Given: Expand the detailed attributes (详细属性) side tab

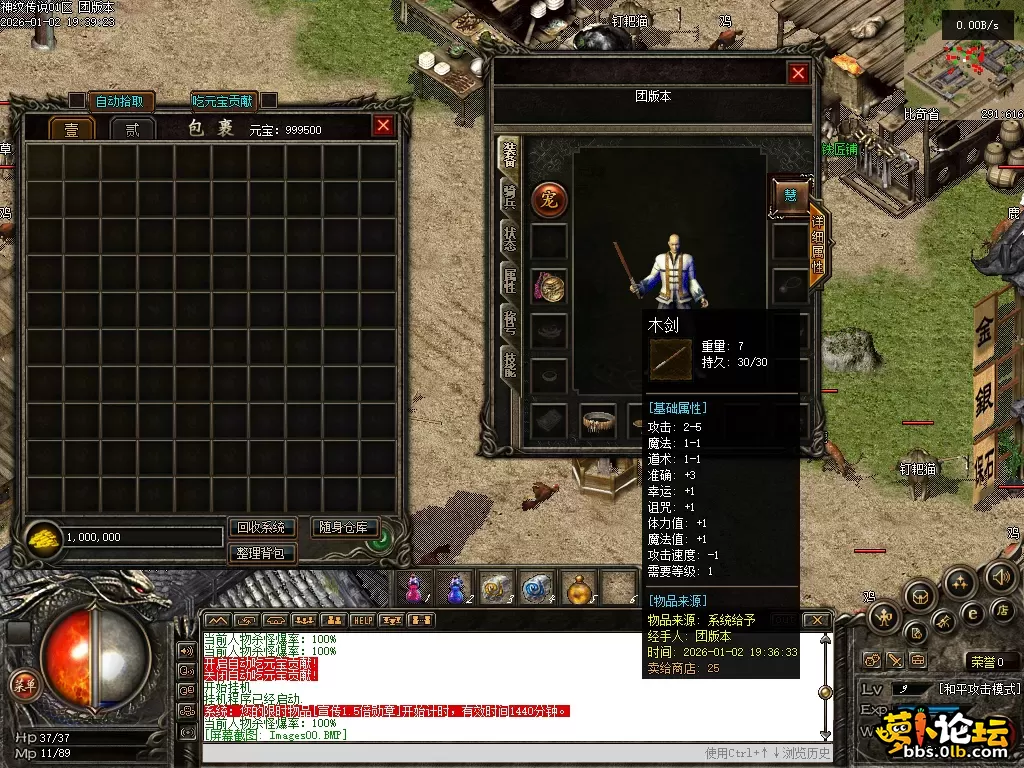Looking at the screenshot, I should (x=818, y=246).
